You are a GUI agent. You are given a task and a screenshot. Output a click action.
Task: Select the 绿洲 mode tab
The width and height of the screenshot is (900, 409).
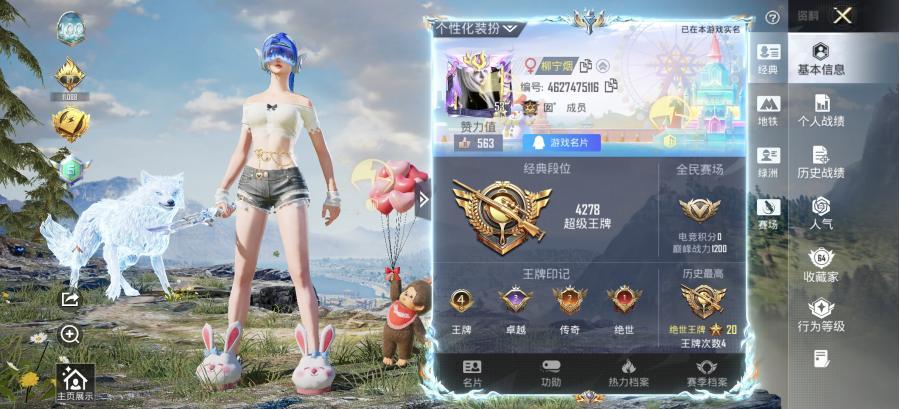[768, 162]
